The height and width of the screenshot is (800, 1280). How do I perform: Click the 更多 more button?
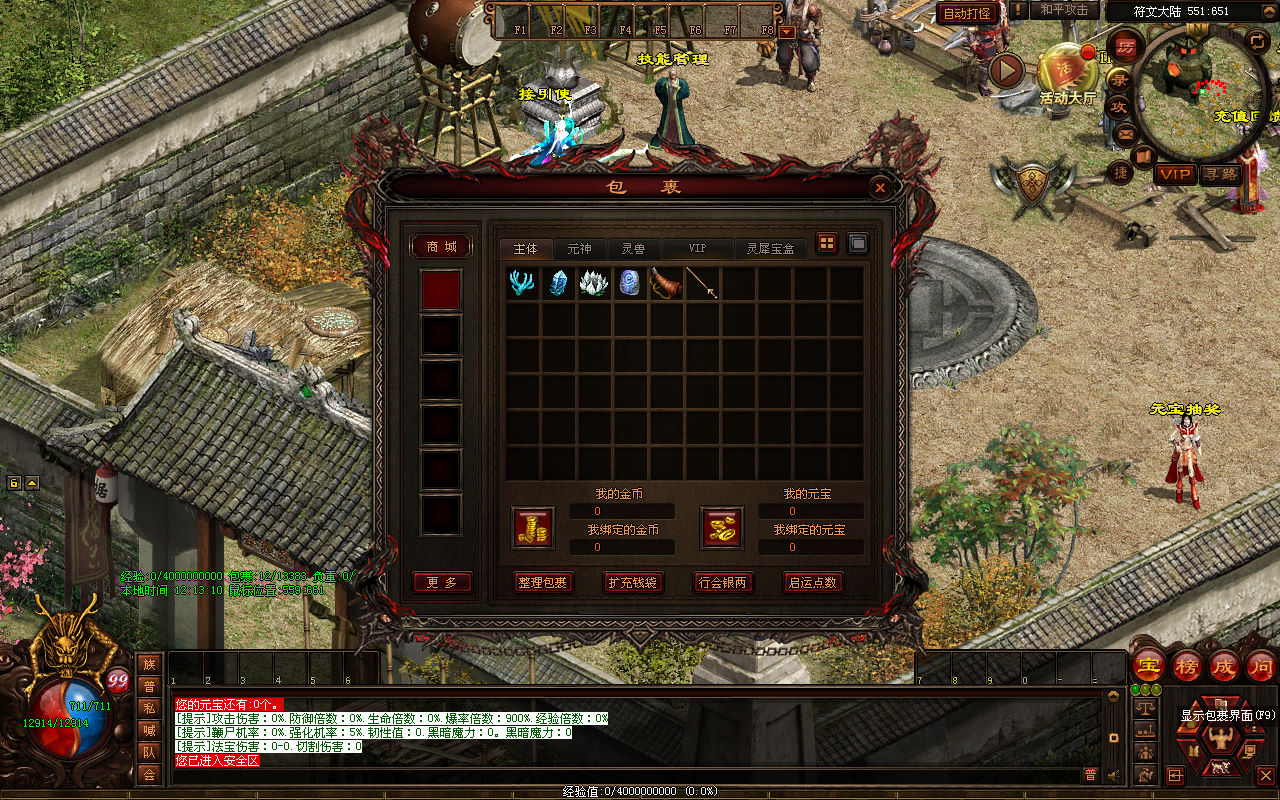tap(441, 582)
